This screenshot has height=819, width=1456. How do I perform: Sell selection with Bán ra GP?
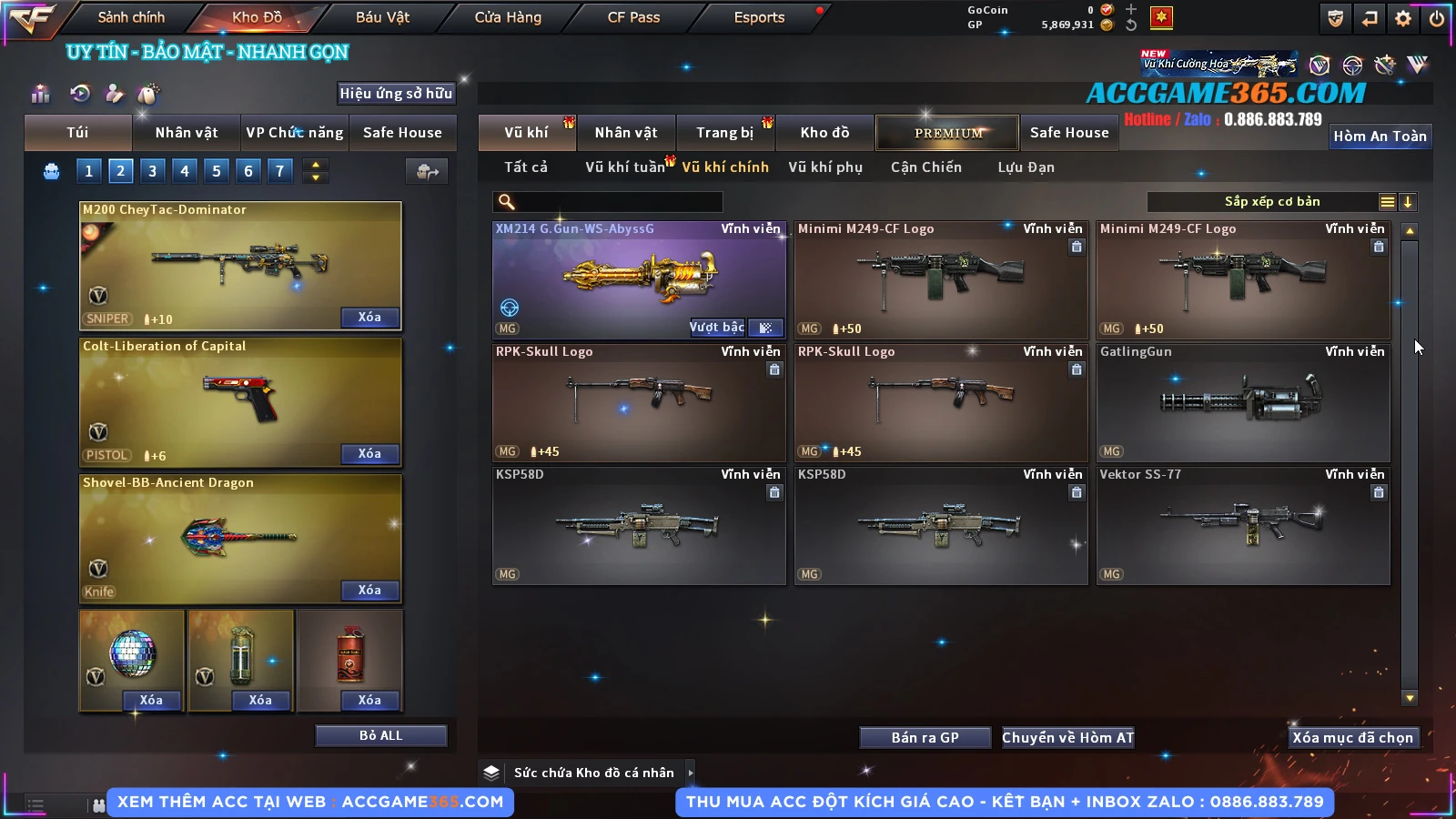(x=925, y=737)
